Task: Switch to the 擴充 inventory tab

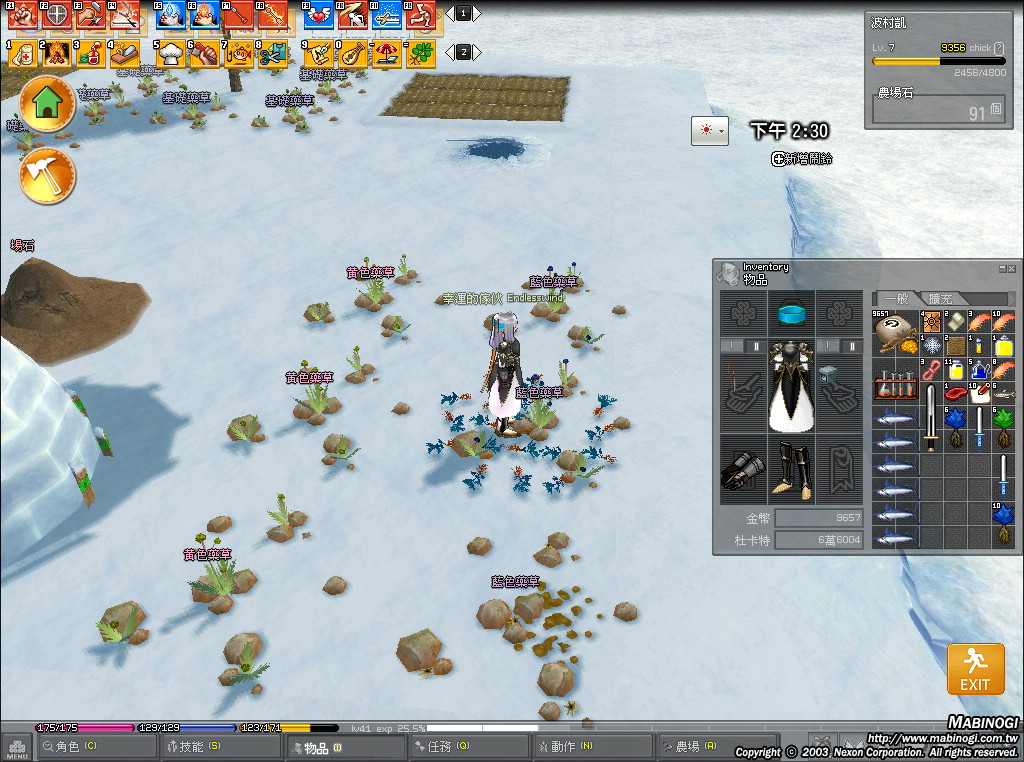Action: [x=940, y=298]
